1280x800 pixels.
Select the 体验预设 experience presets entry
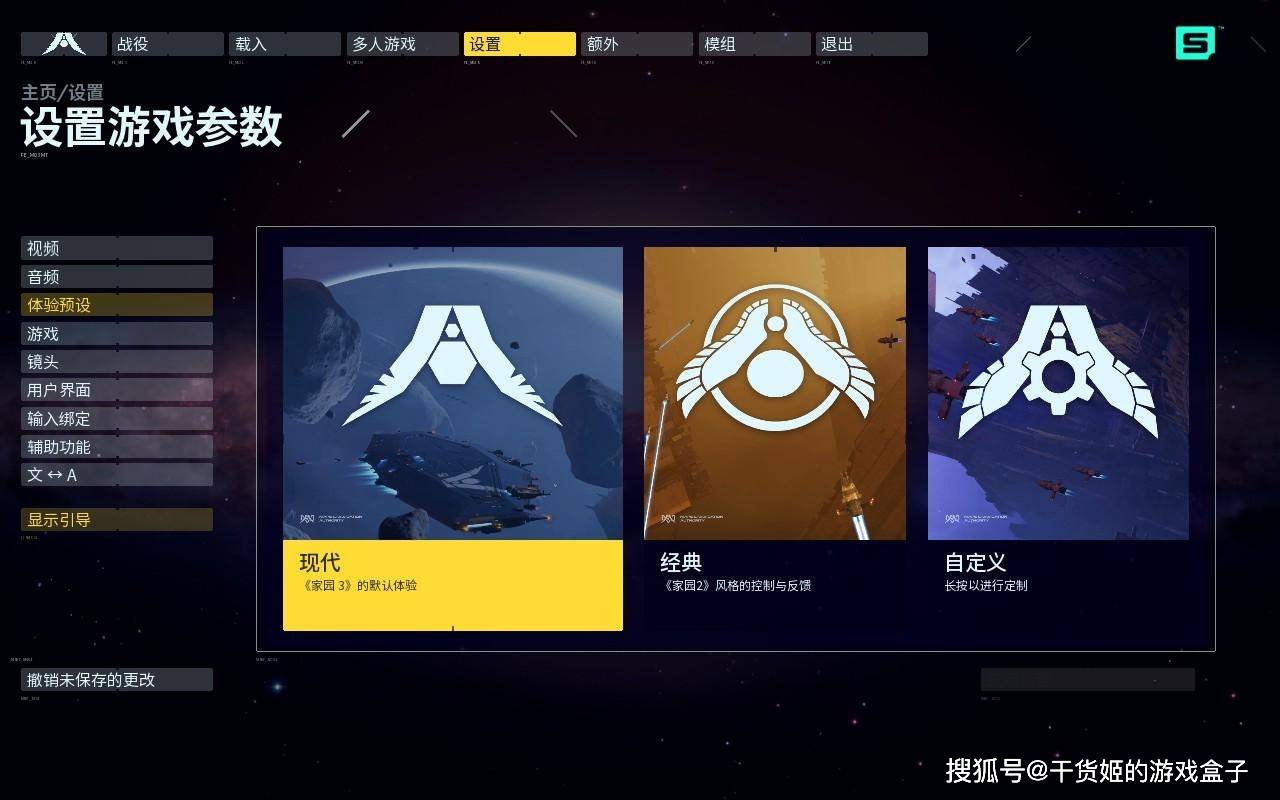point(116,305)
